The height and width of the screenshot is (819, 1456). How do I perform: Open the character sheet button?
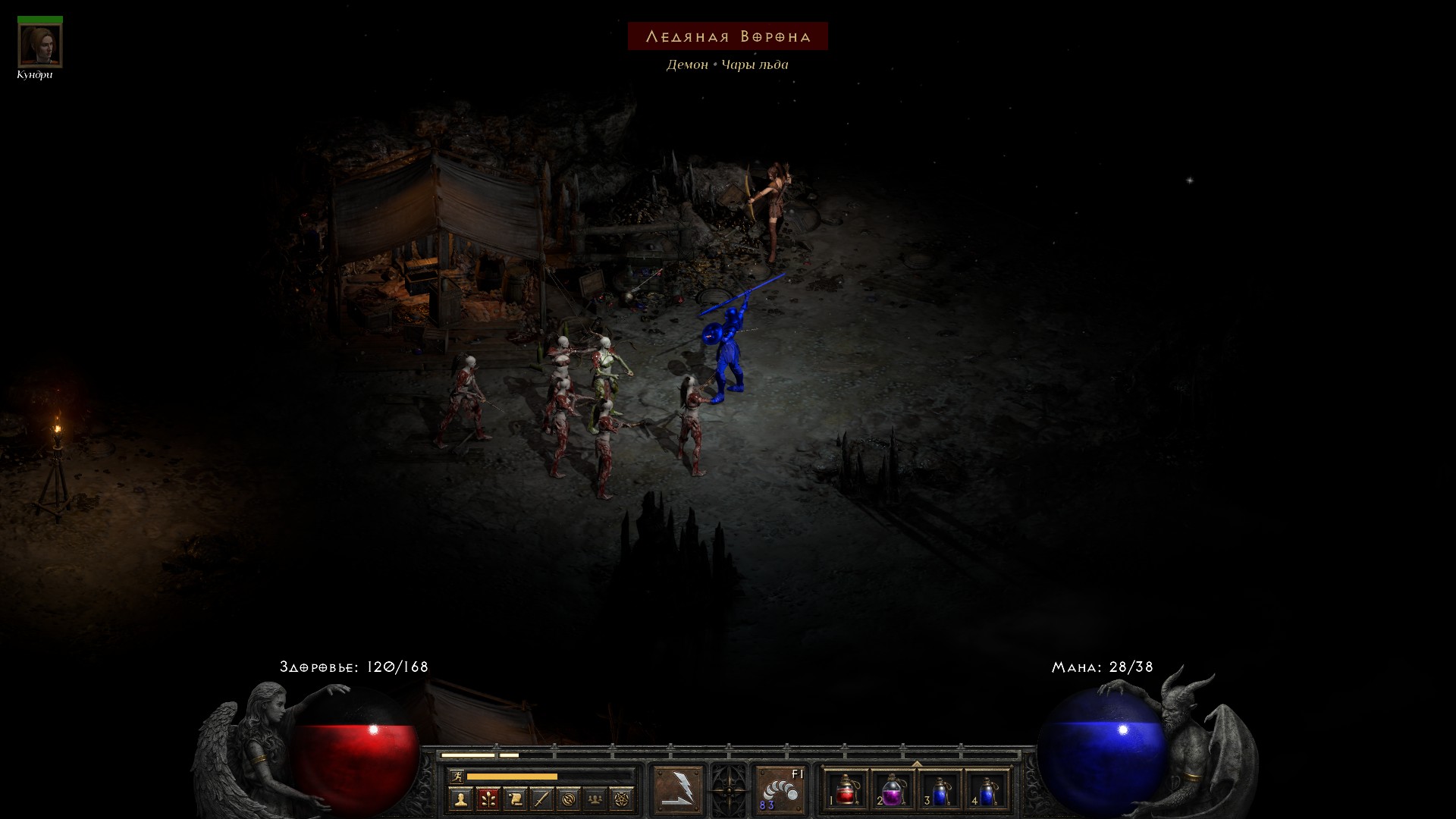[460, 799]
